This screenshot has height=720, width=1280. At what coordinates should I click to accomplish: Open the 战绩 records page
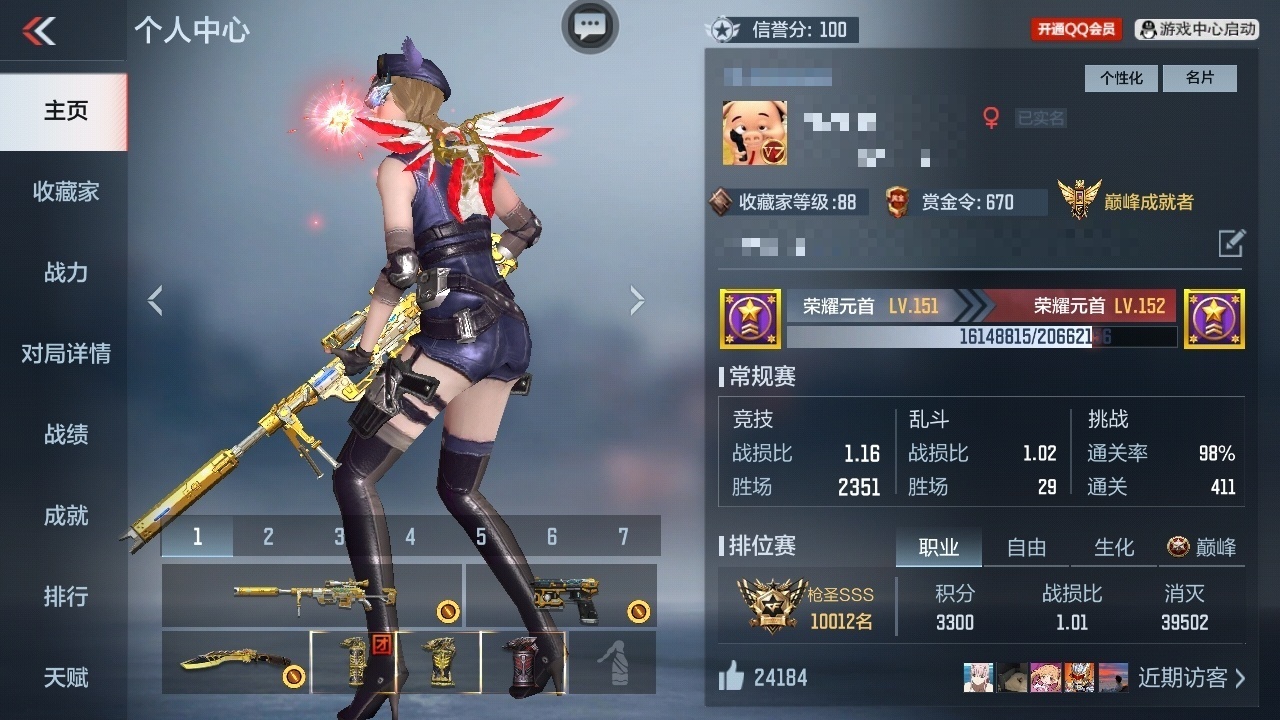65,434
